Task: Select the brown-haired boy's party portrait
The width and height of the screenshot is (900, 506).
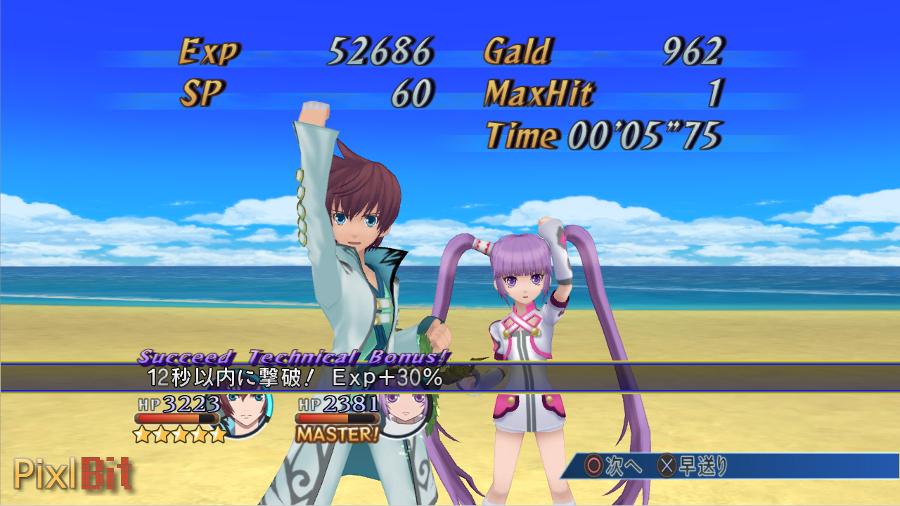Action: coord(245,412)
